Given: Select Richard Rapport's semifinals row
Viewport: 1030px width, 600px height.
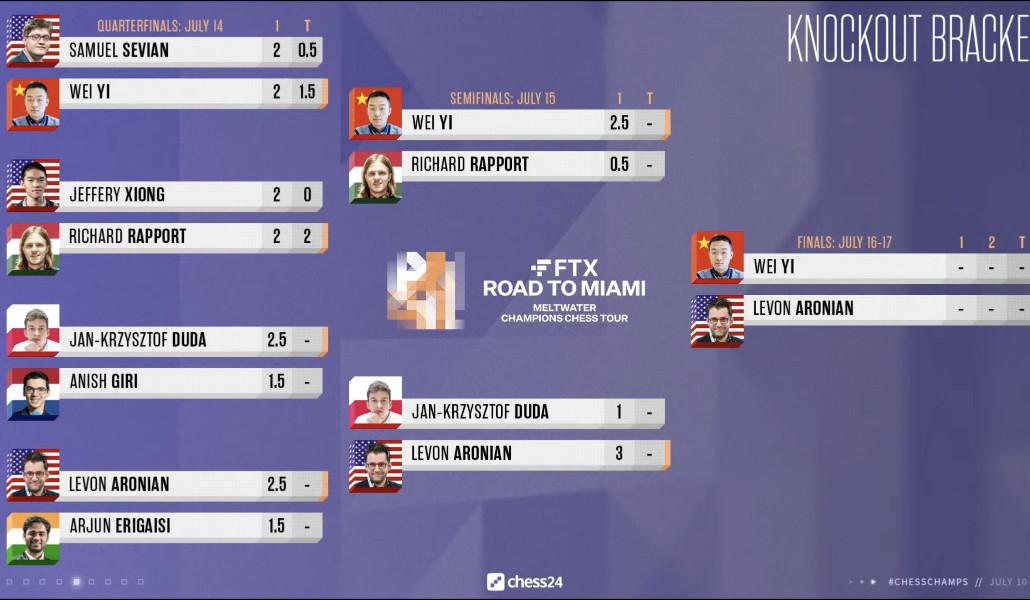Looking at the screenshot, I should [505, 165].
